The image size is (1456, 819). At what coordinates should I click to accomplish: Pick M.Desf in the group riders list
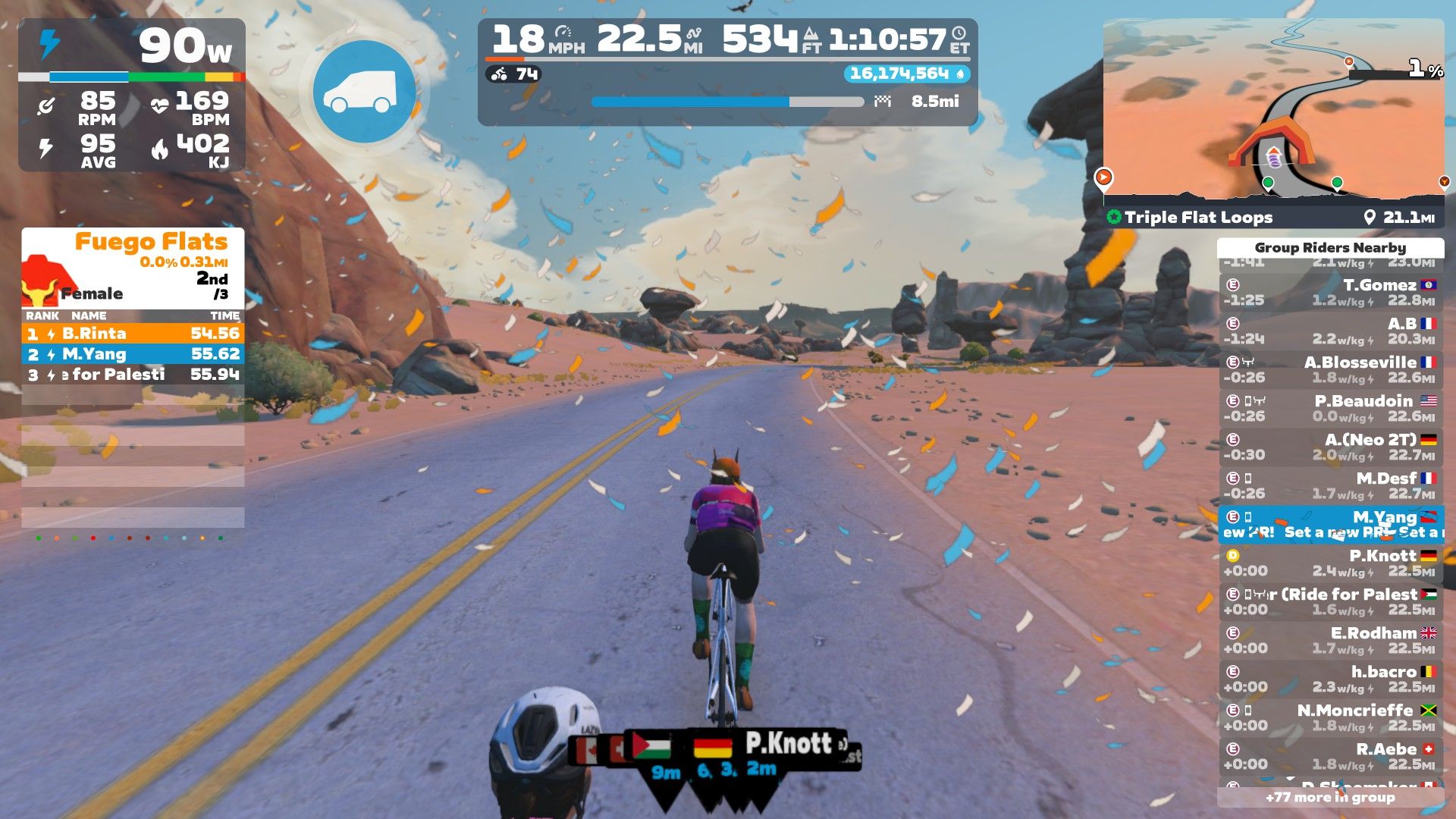1330,486
